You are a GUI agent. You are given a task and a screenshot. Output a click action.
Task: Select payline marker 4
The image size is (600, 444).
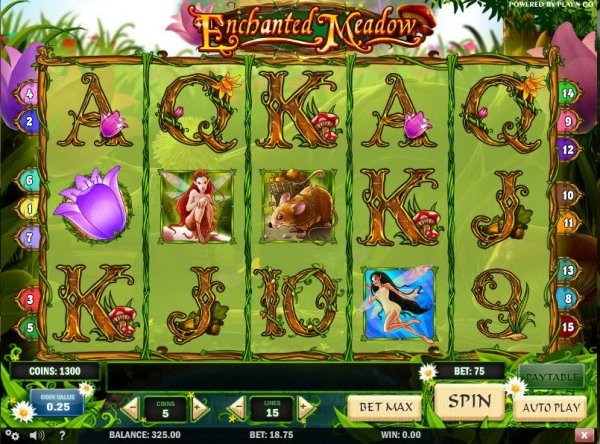click(29, 95)
